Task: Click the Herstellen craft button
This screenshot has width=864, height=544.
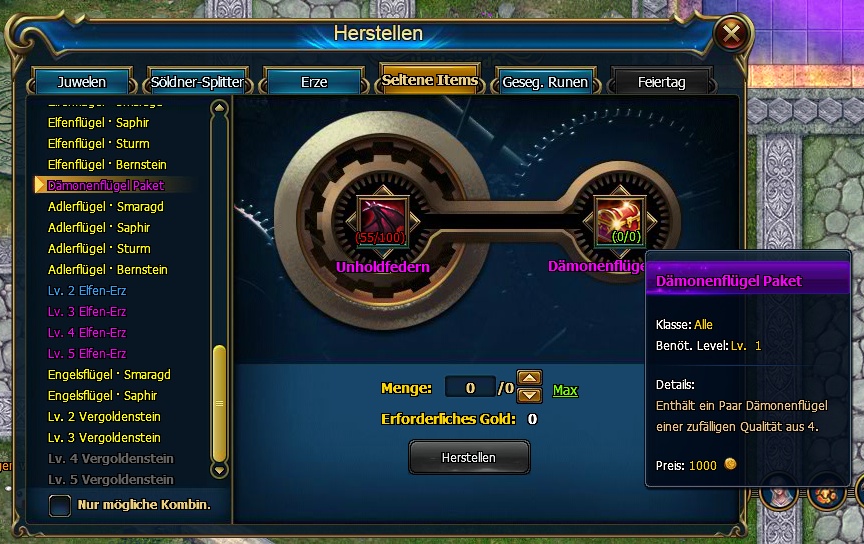Action: pyautogui.click(x=469, y=457)
